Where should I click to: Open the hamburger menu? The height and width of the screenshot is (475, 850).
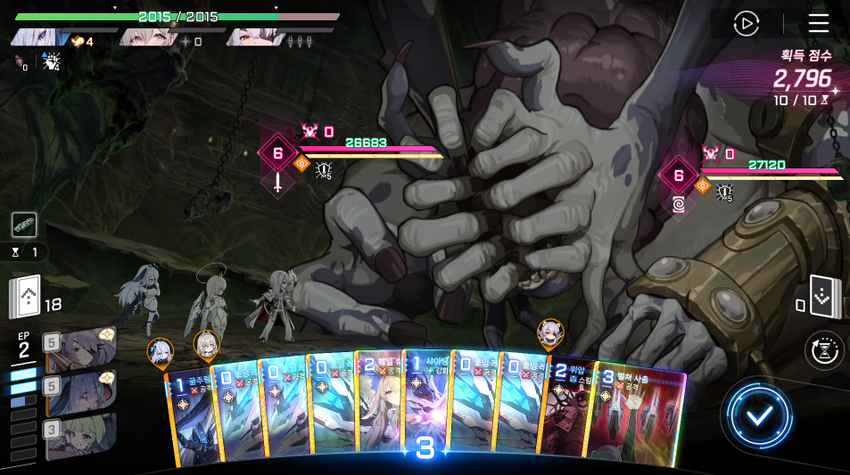click(818, 24)
